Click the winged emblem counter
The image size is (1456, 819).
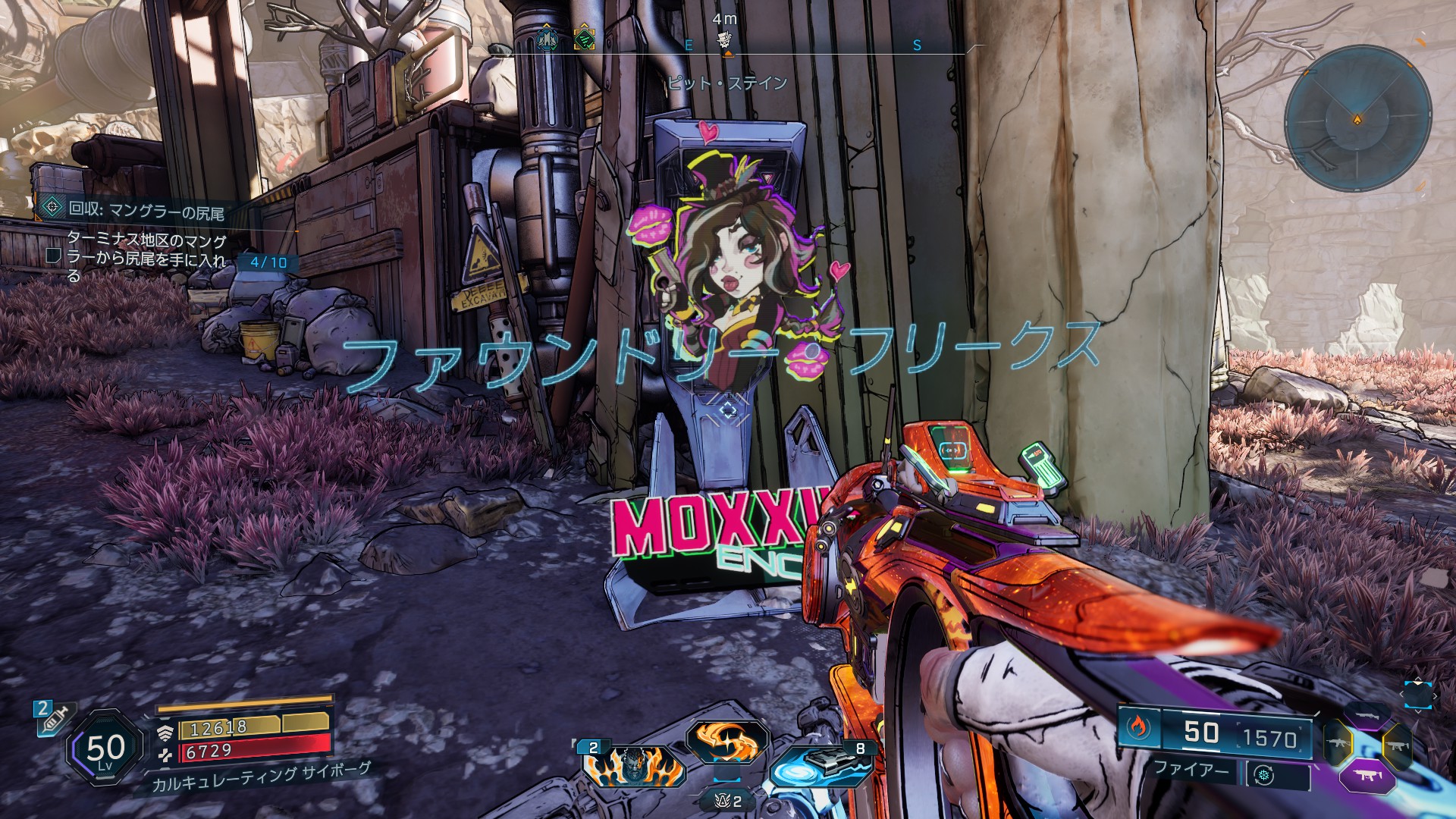point(726,800)
